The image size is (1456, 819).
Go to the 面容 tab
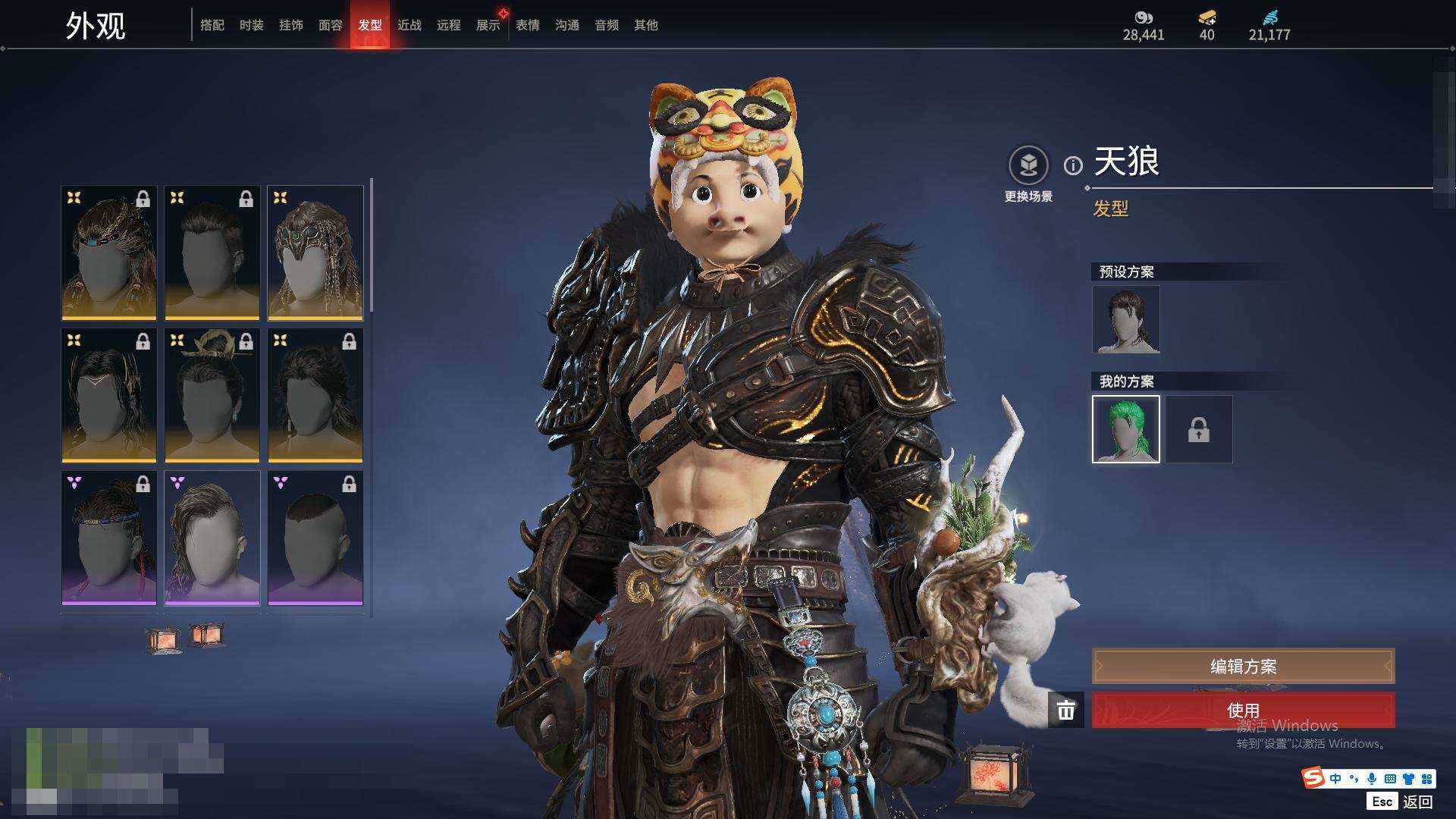[x=331, y=25]
